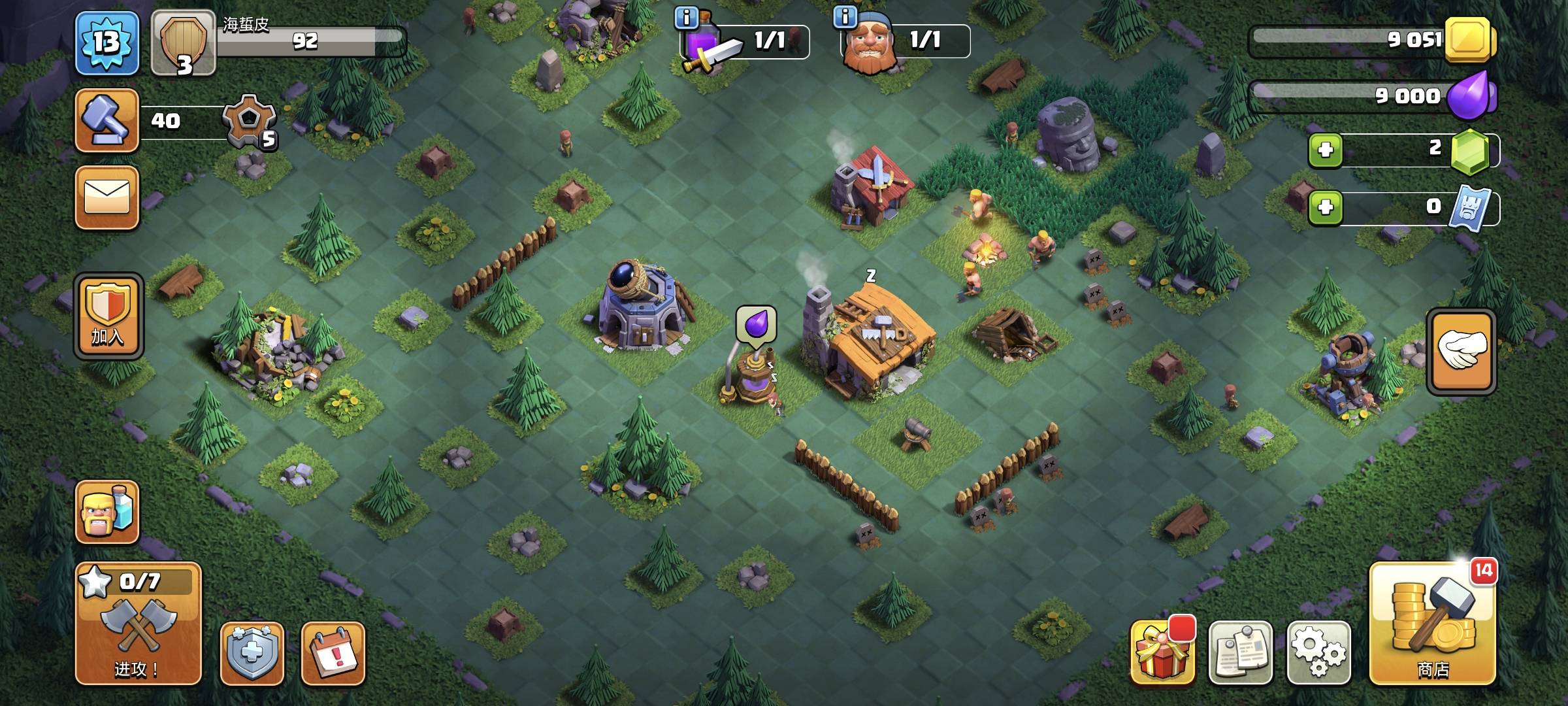Image resolution: width=1568 pixels, height=706 pixels.
Task: Show info for the troop sword indicator
Action: (x=686, y=18)
